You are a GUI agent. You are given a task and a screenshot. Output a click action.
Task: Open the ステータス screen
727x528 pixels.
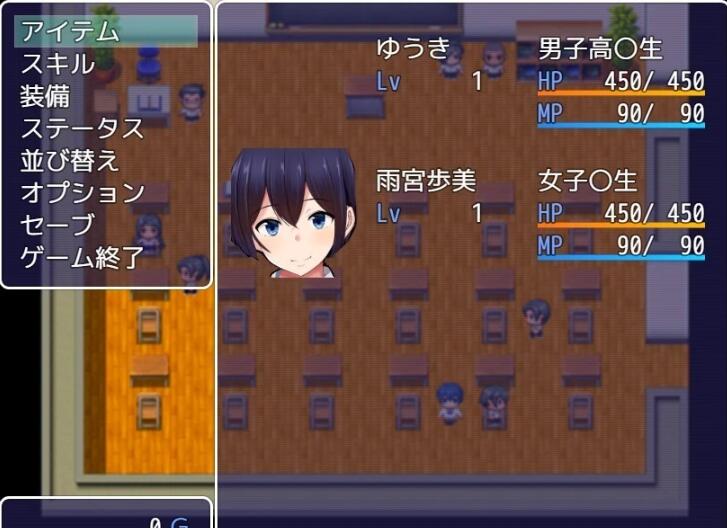82,128
